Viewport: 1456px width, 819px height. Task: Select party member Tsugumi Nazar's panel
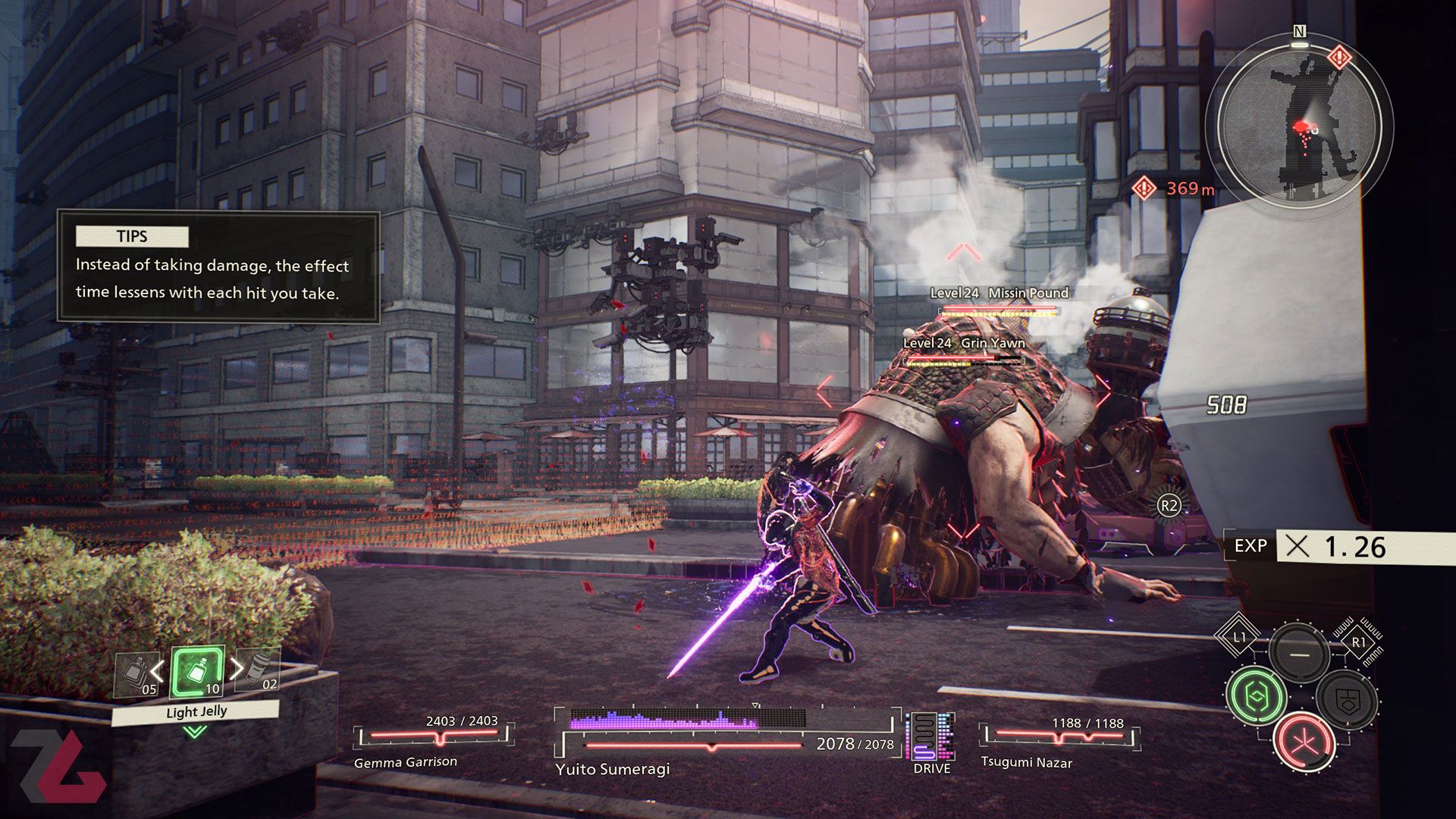(1059, 742)
